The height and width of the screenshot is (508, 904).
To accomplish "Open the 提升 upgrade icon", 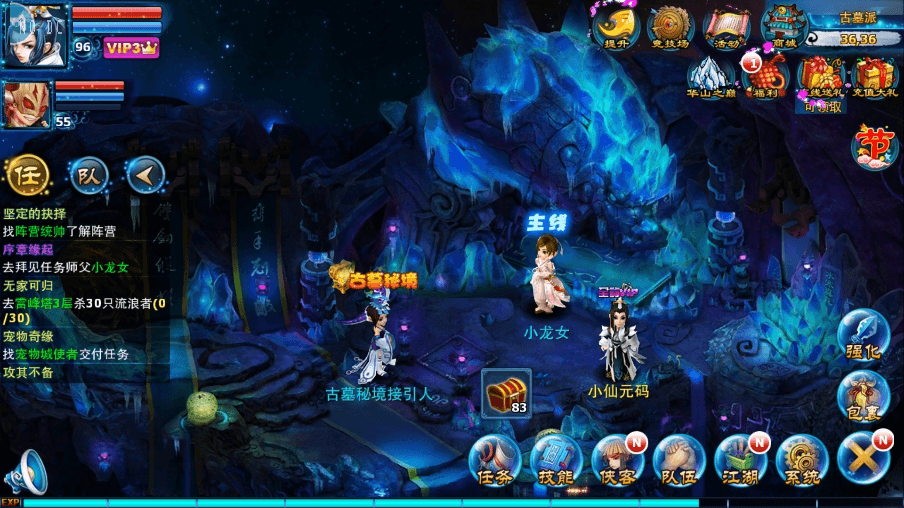I will pyautogui.click(x=615, y=28).
